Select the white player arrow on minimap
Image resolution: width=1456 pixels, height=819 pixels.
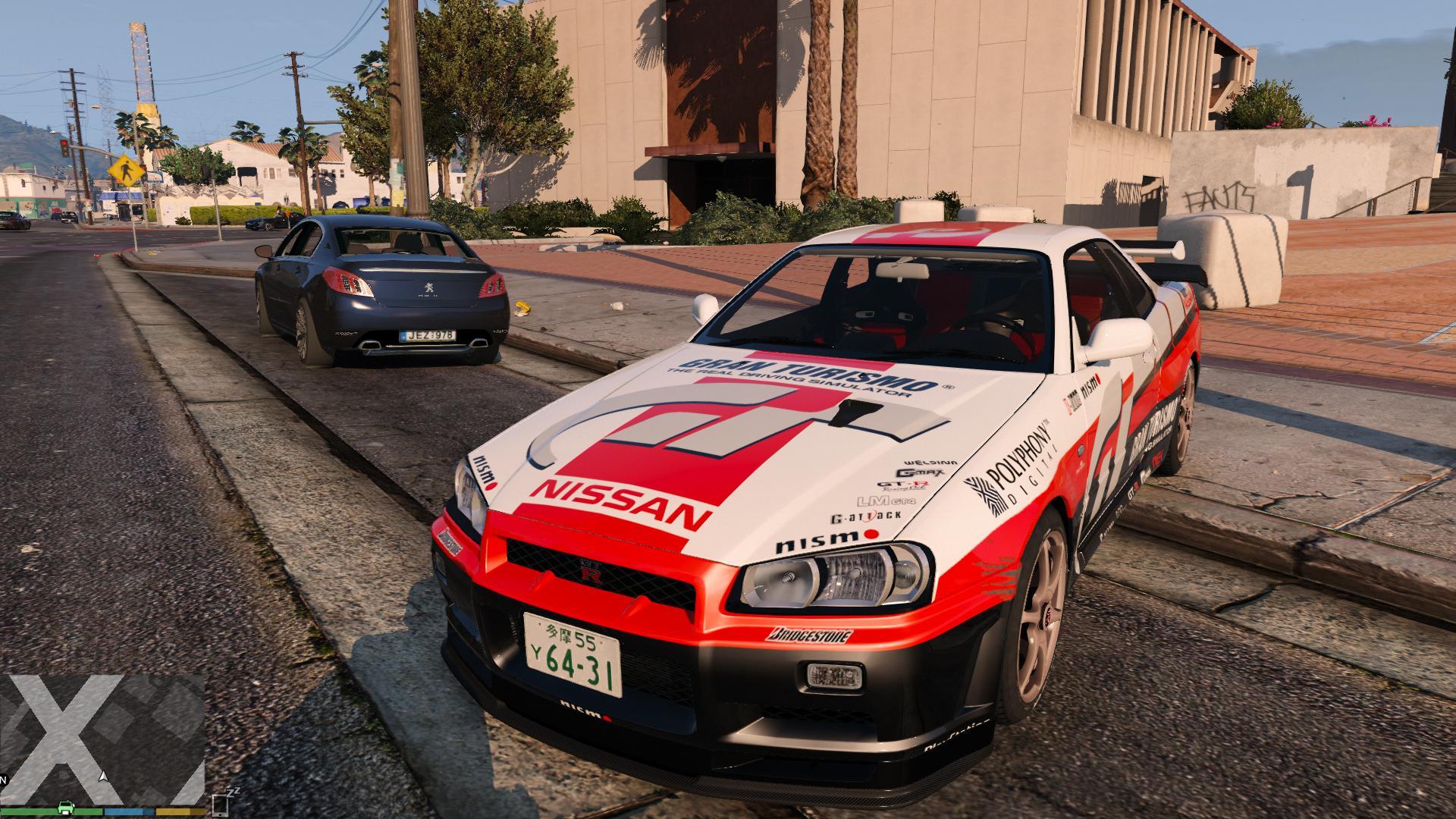click(103, 777)
